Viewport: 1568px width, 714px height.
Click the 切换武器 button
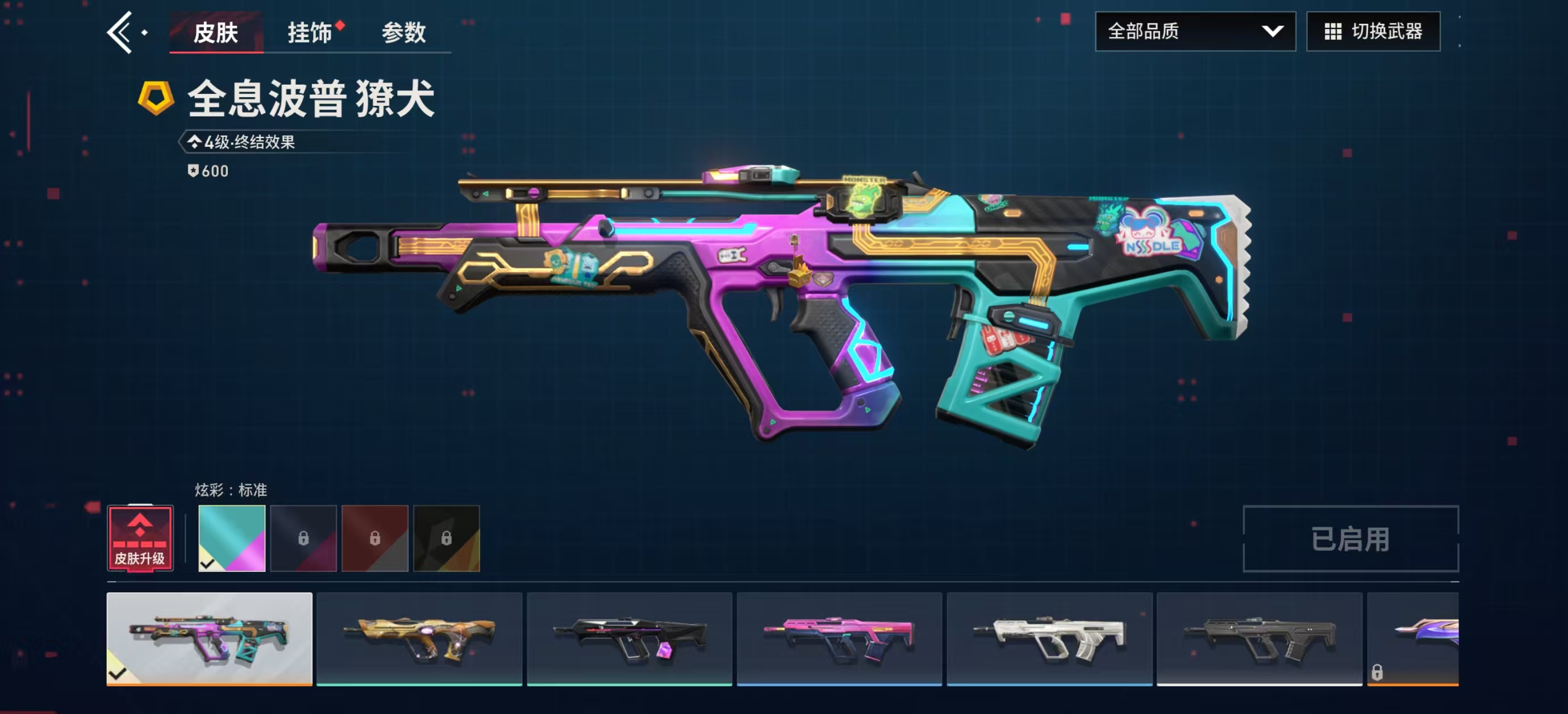tap(1373, 32)
